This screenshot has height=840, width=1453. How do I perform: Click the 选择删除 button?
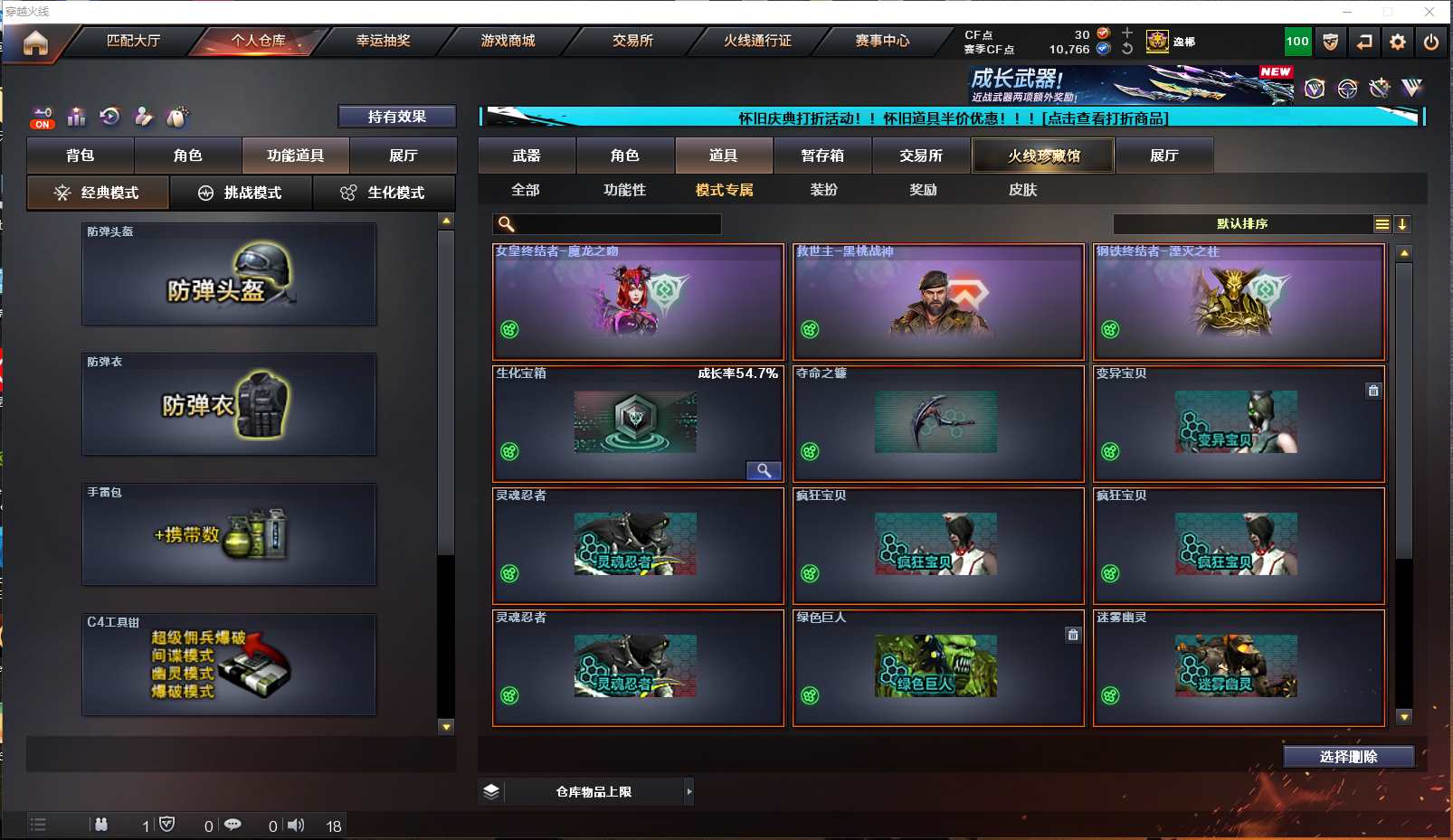tap(1348, 757)
